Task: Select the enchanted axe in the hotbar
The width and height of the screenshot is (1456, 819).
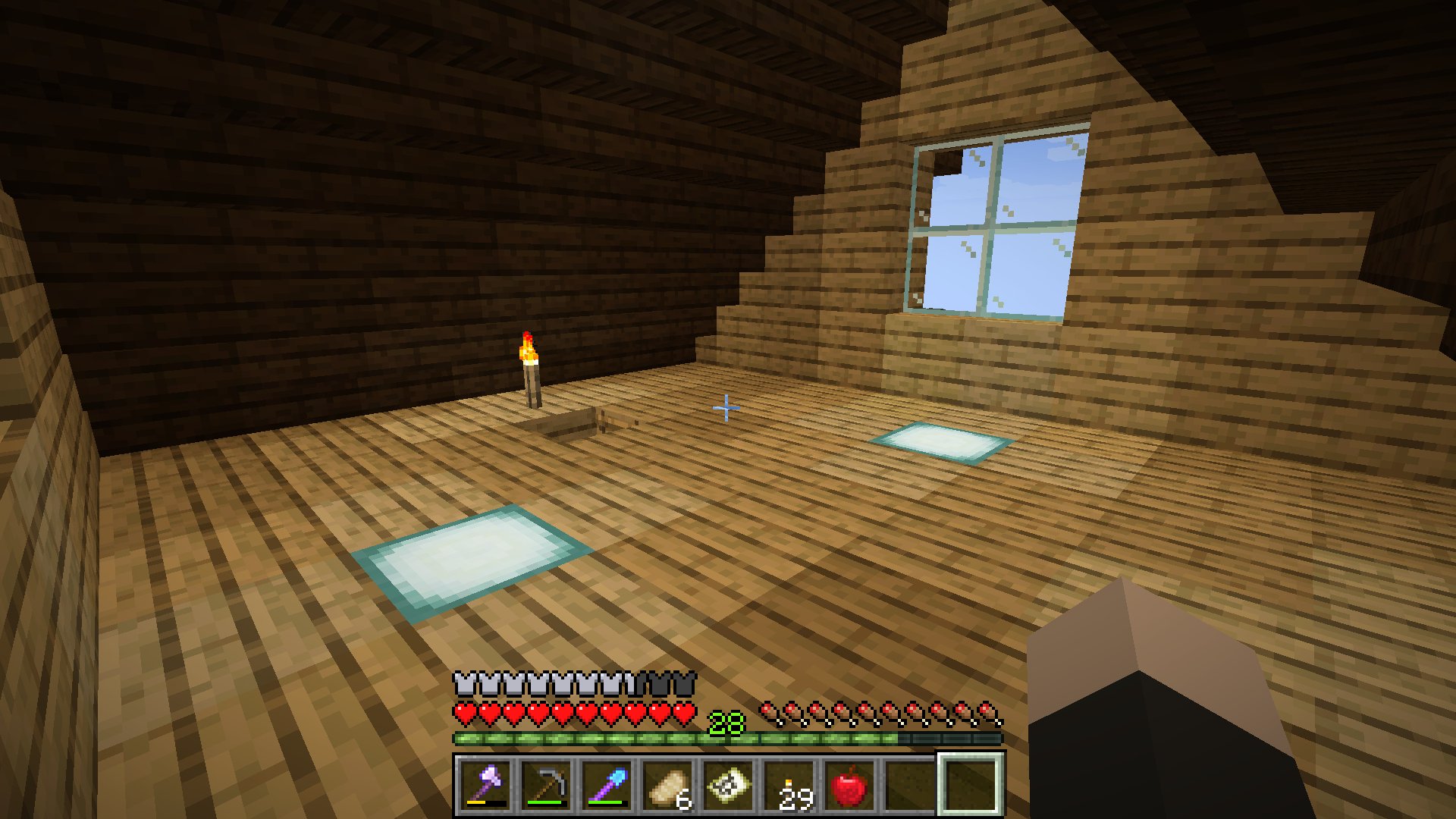Action: click(485, 786)
